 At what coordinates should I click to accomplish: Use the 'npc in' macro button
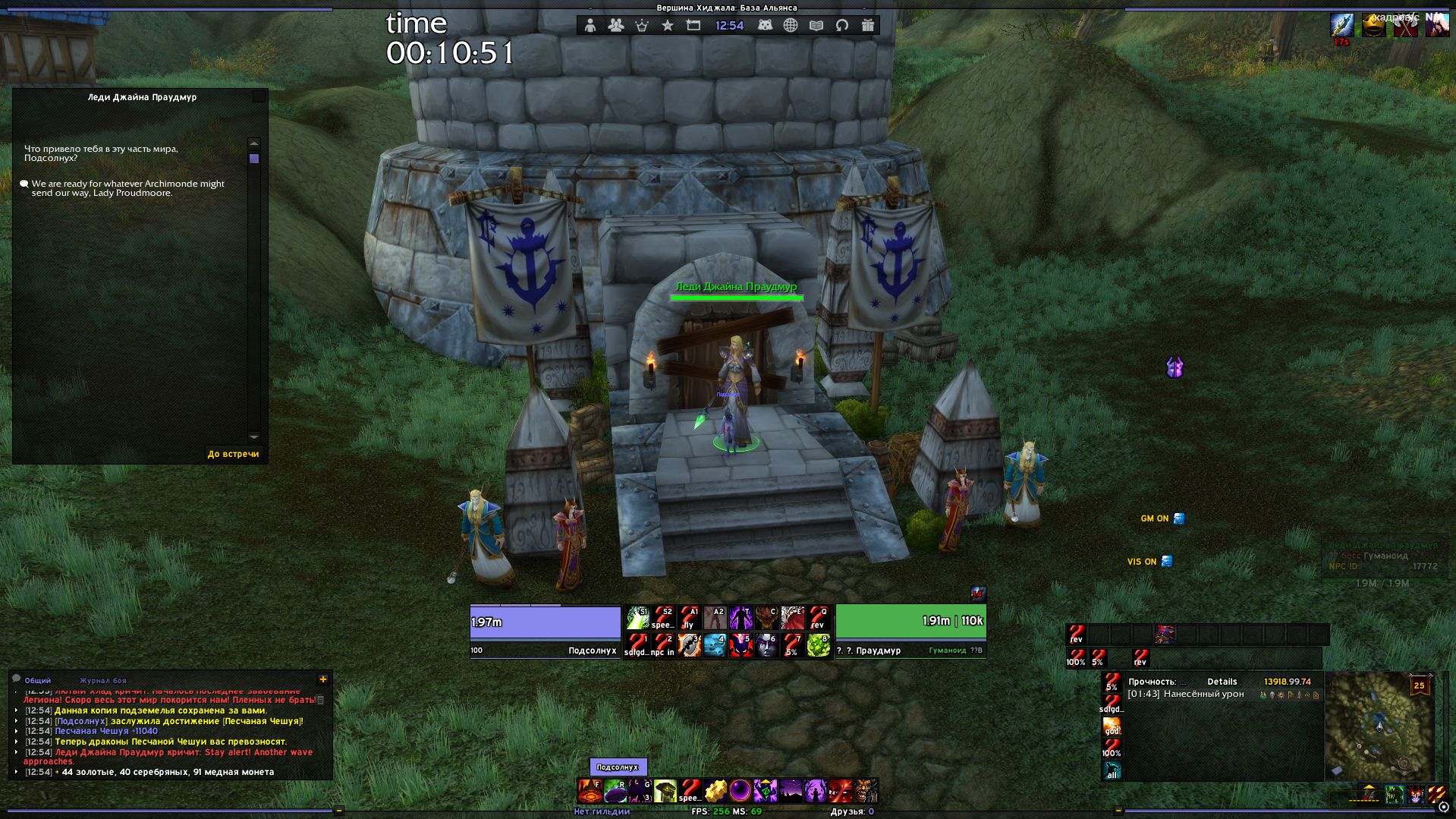(663, 645)
